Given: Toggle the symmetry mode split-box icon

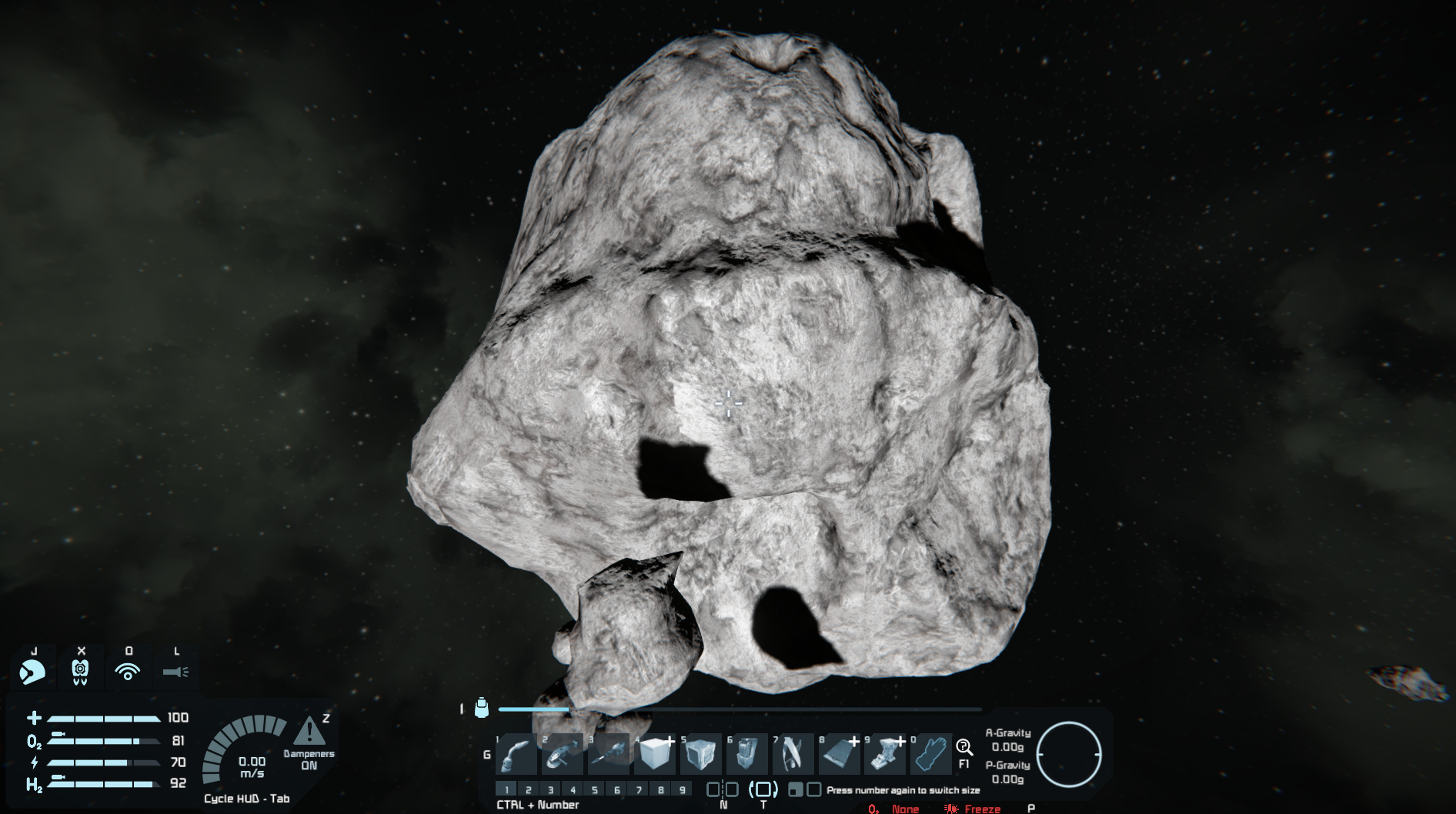Looking at the screenshot, I should coord(723,789).
